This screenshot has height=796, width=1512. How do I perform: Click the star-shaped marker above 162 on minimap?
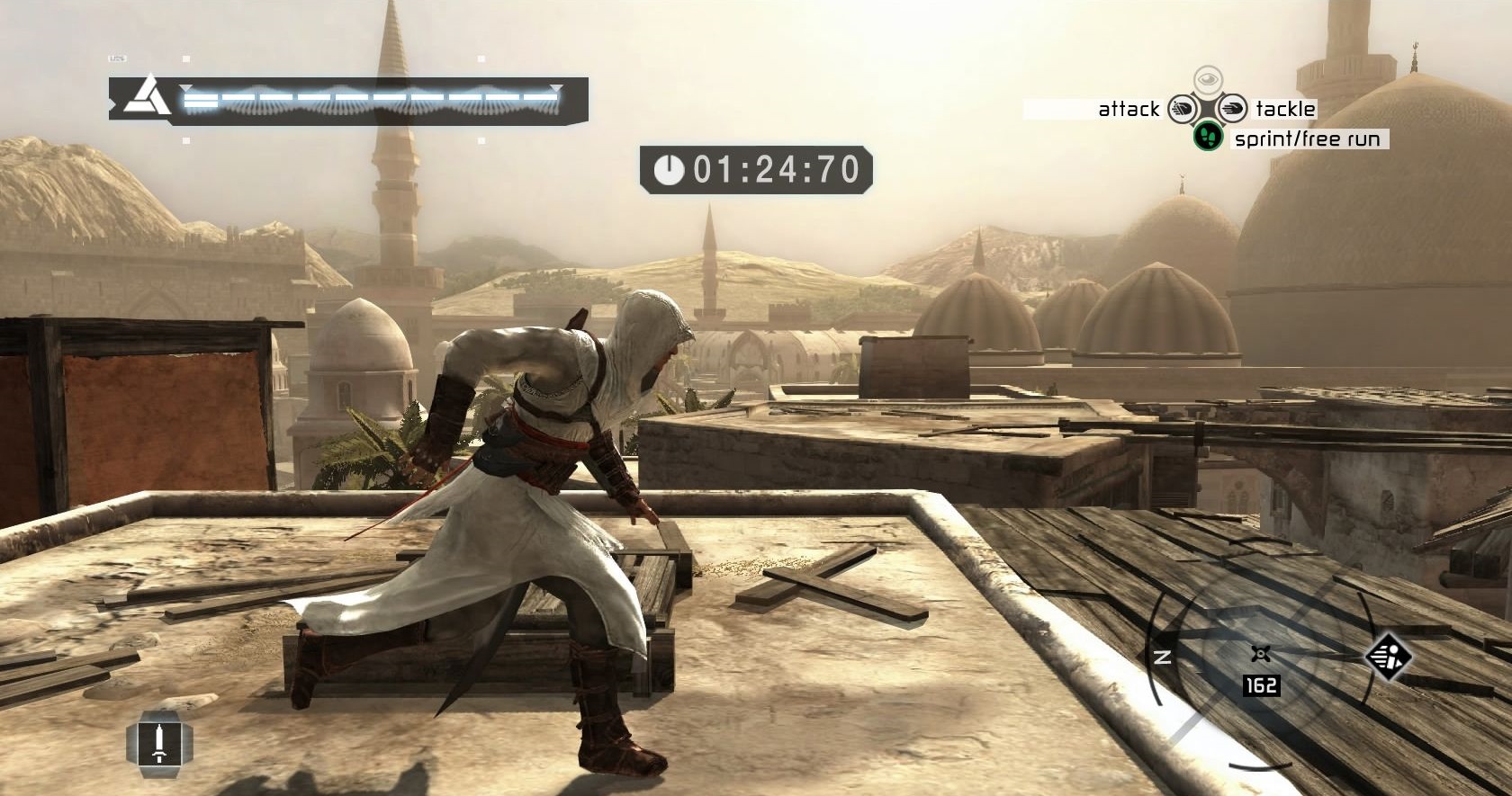pos(1260,654)
